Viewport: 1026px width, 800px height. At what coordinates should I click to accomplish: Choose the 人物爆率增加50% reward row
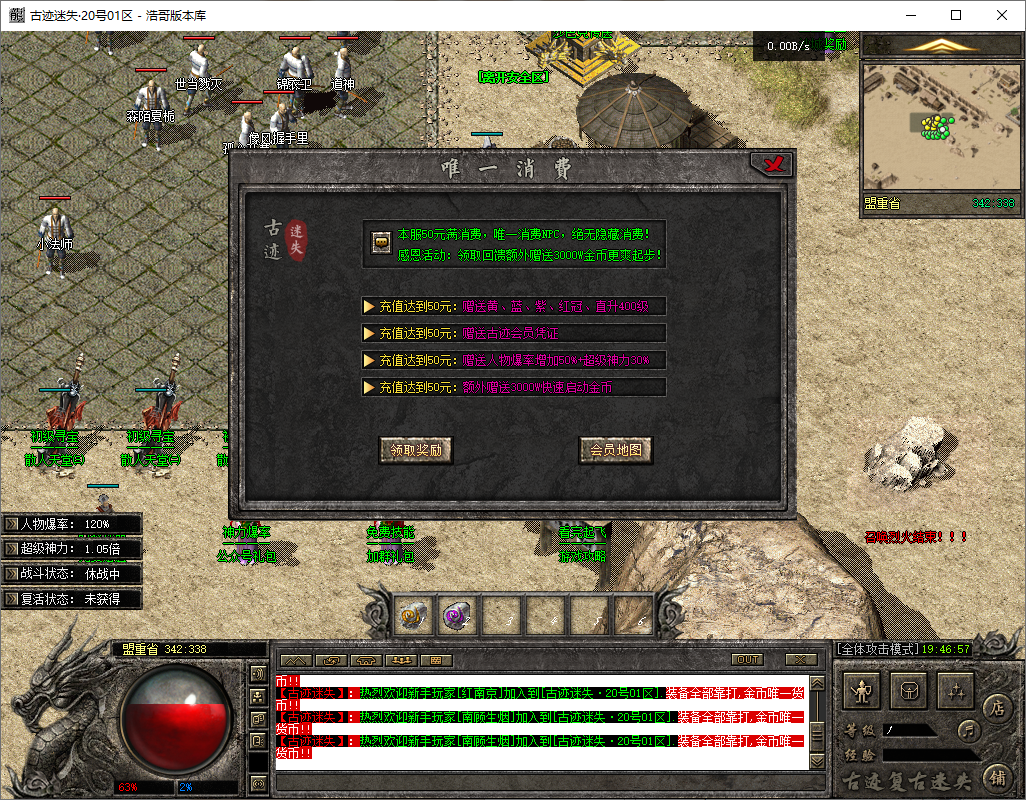coord(514,360)
